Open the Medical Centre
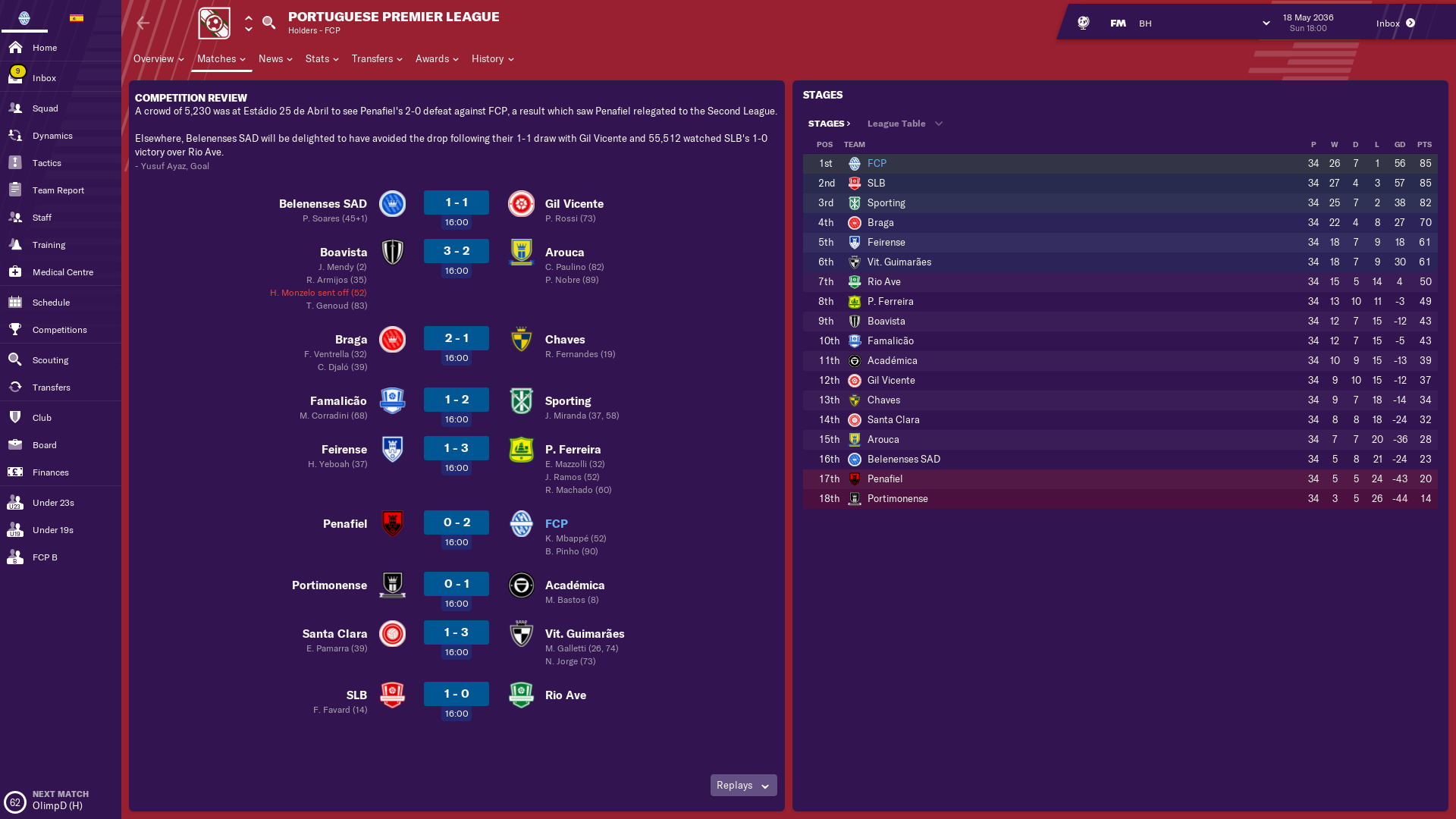The width and height of the screenshot is (1456, 819). 62,272
